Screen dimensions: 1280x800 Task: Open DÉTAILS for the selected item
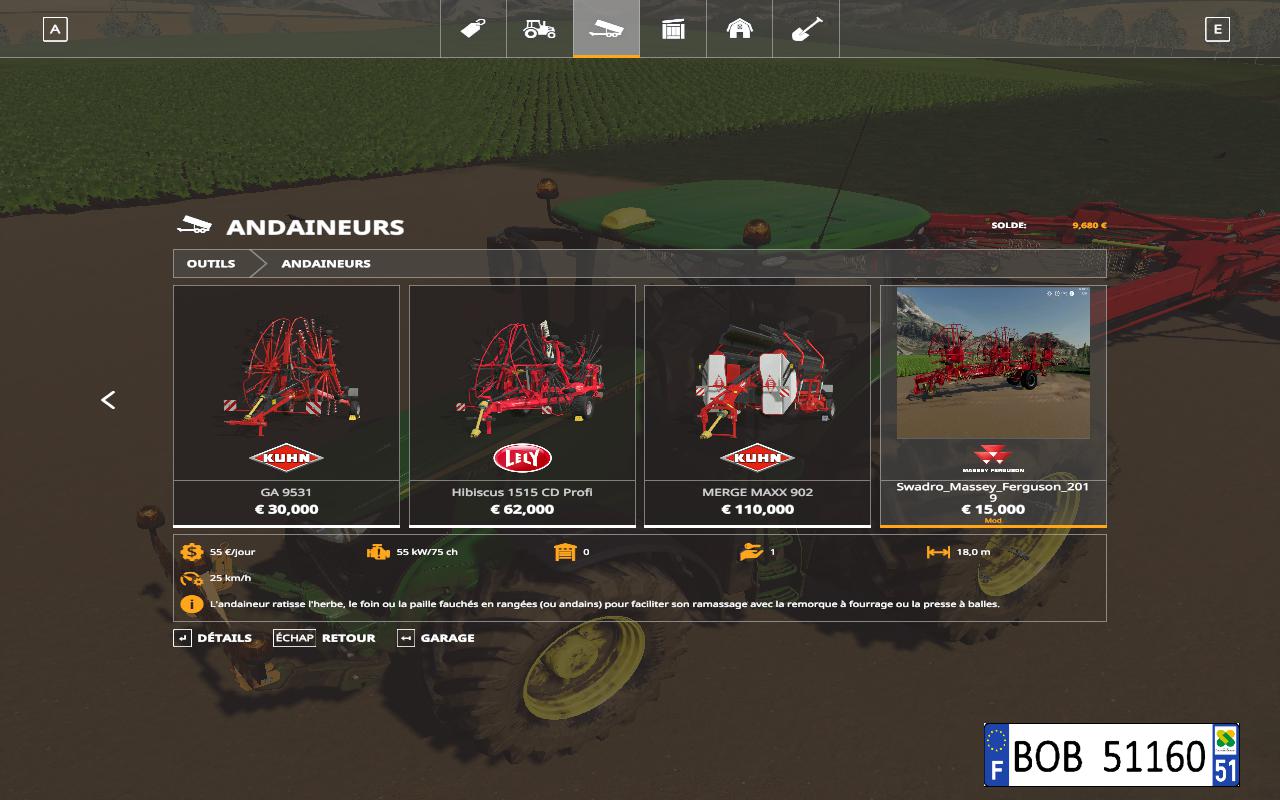coord(213,638)
